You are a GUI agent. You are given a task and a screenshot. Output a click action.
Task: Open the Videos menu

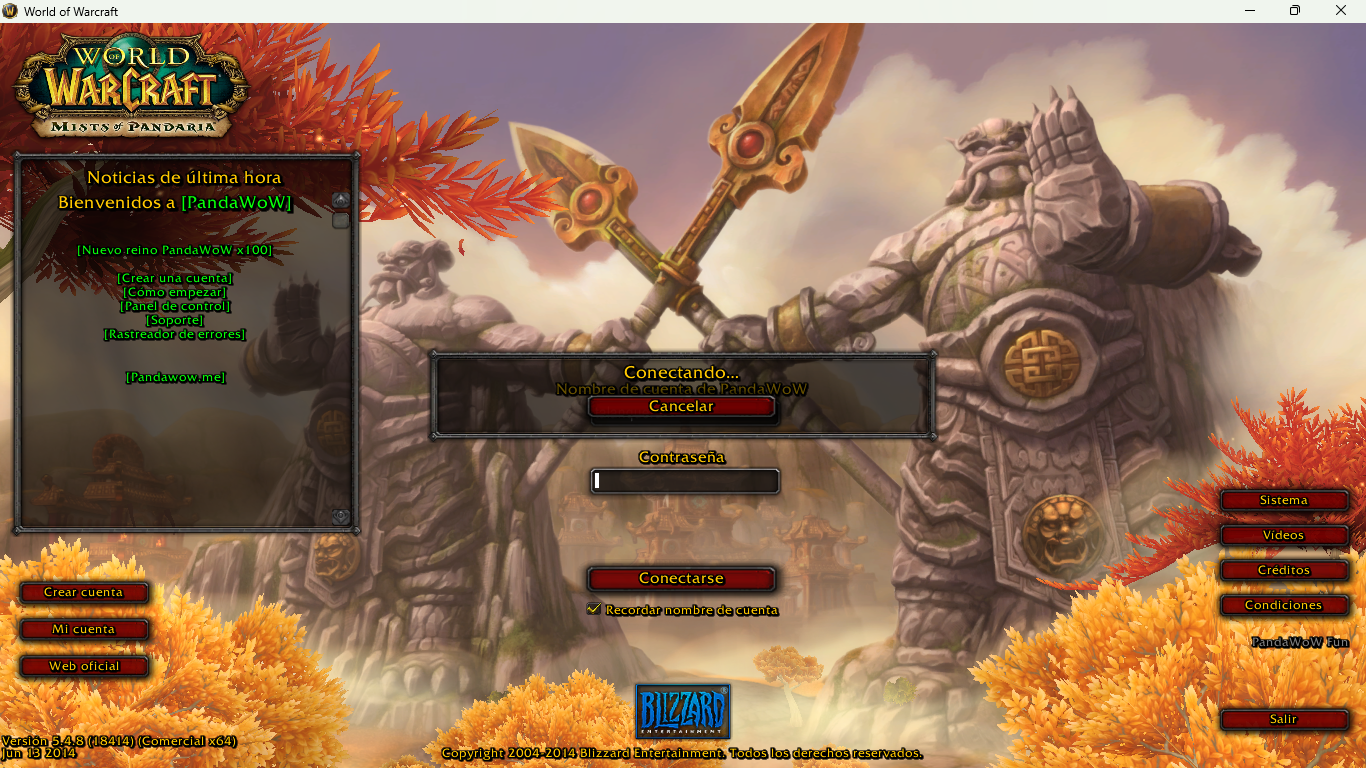[1283, 535]
